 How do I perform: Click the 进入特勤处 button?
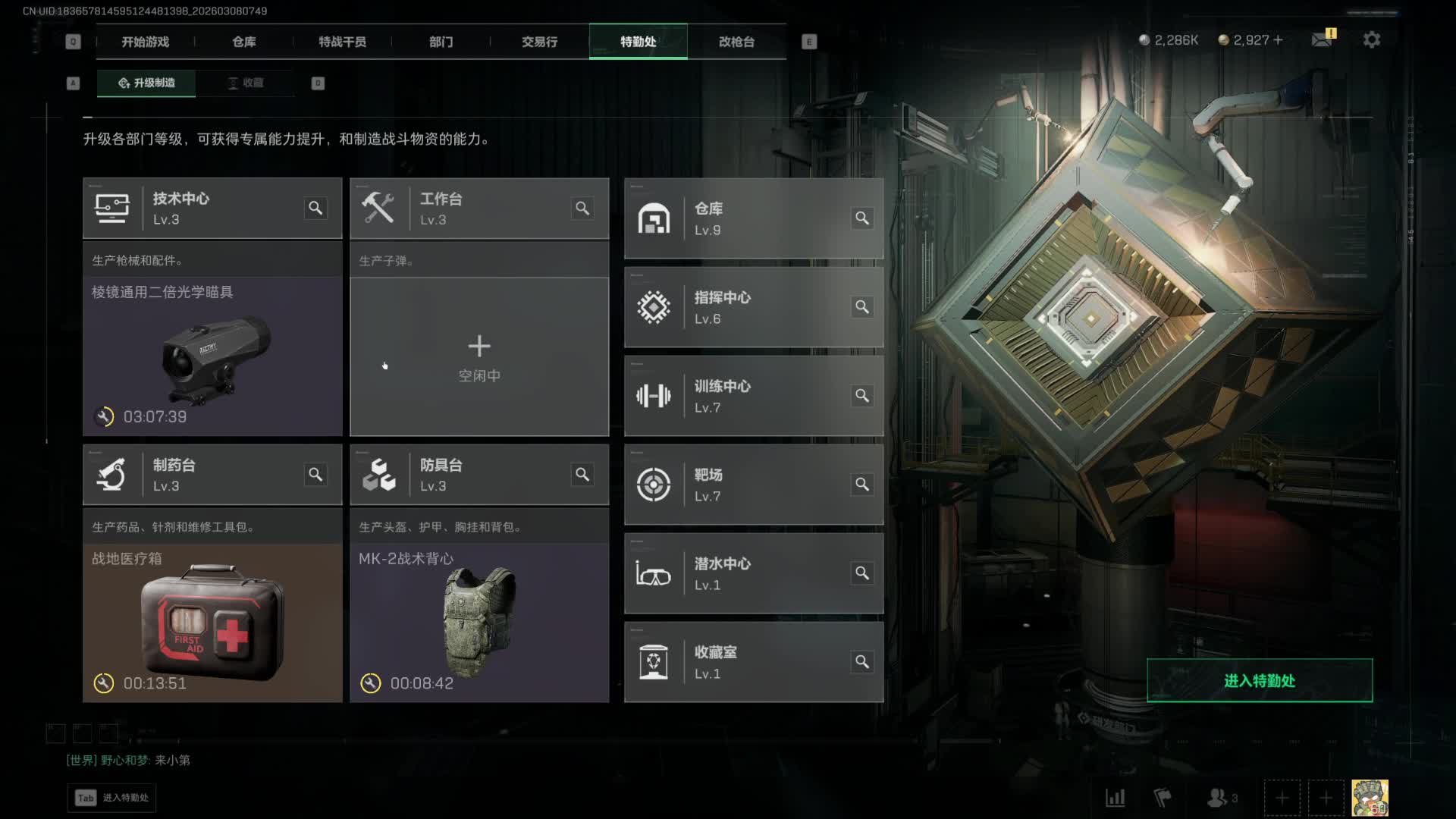[1259, 680]
